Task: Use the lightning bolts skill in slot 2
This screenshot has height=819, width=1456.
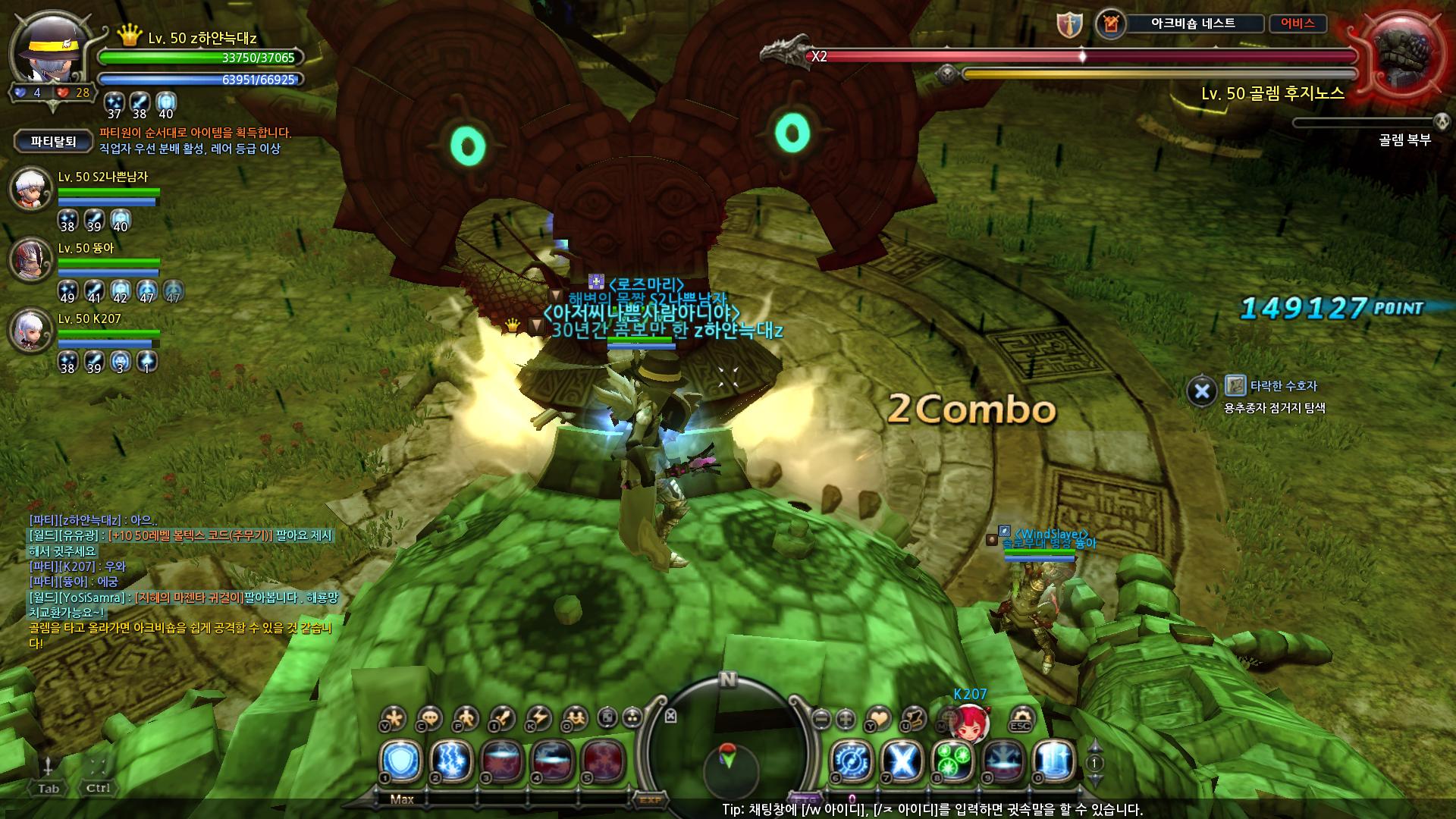Action: click(451, 761)
